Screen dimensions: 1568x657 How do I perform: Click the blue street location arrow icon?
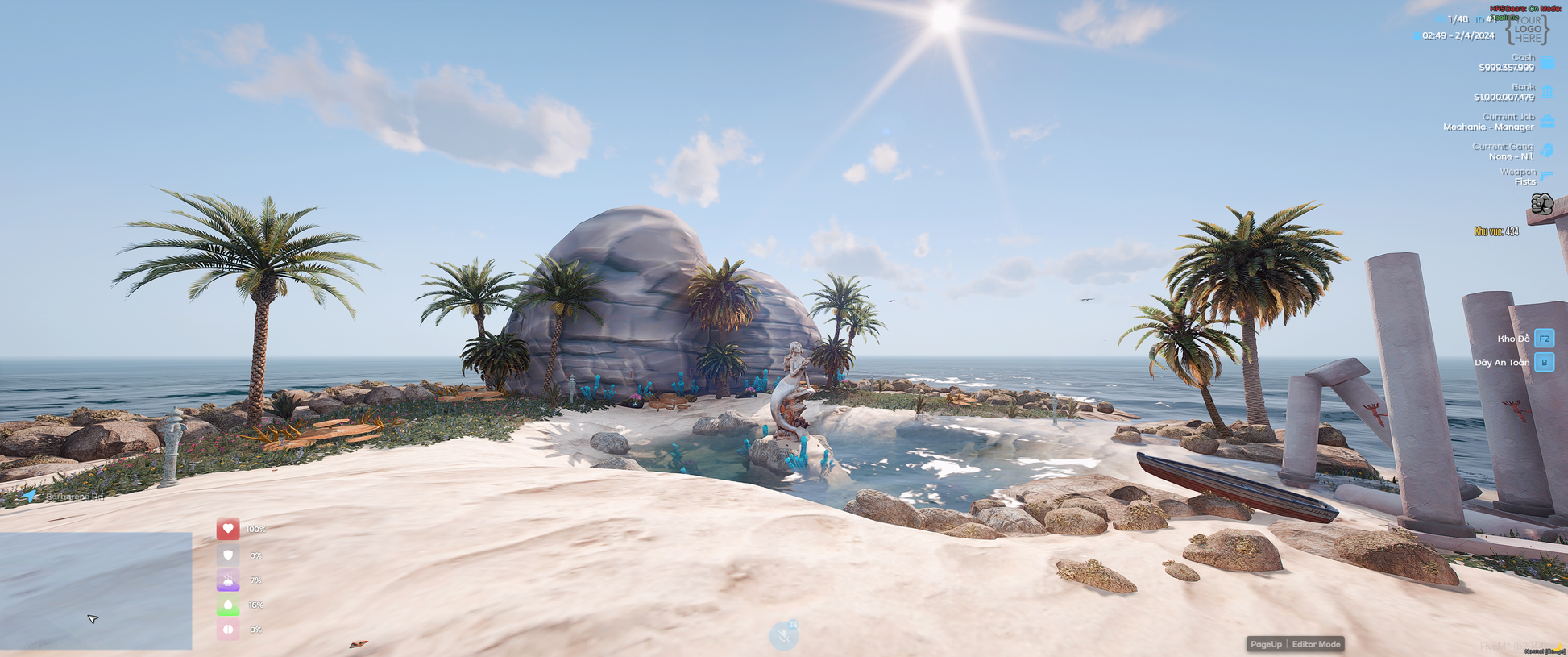click(x=30, y=496)
